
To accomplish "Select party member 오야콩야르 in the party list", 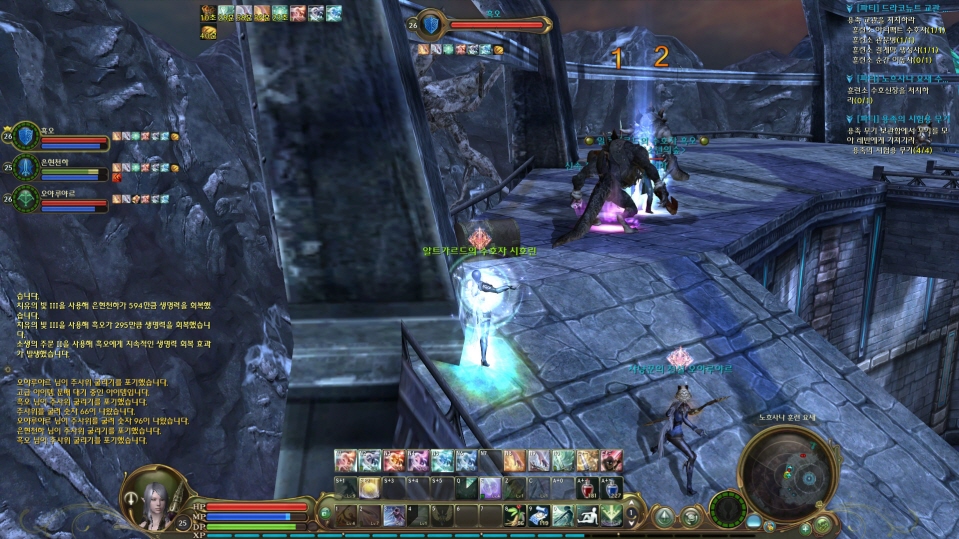I will point(60,198).
